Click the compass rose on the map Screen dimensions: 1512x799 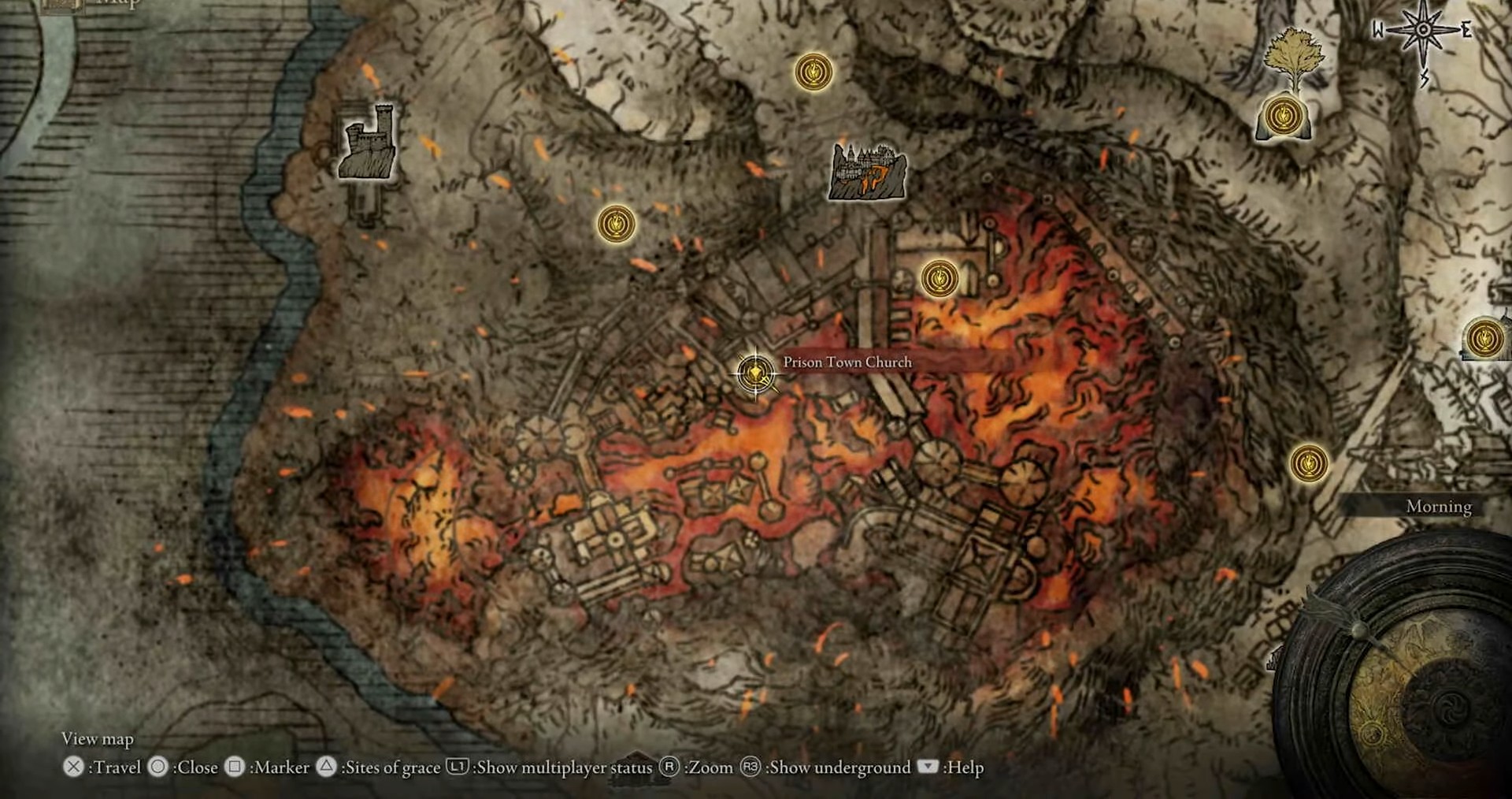[x=1423, y=32]
